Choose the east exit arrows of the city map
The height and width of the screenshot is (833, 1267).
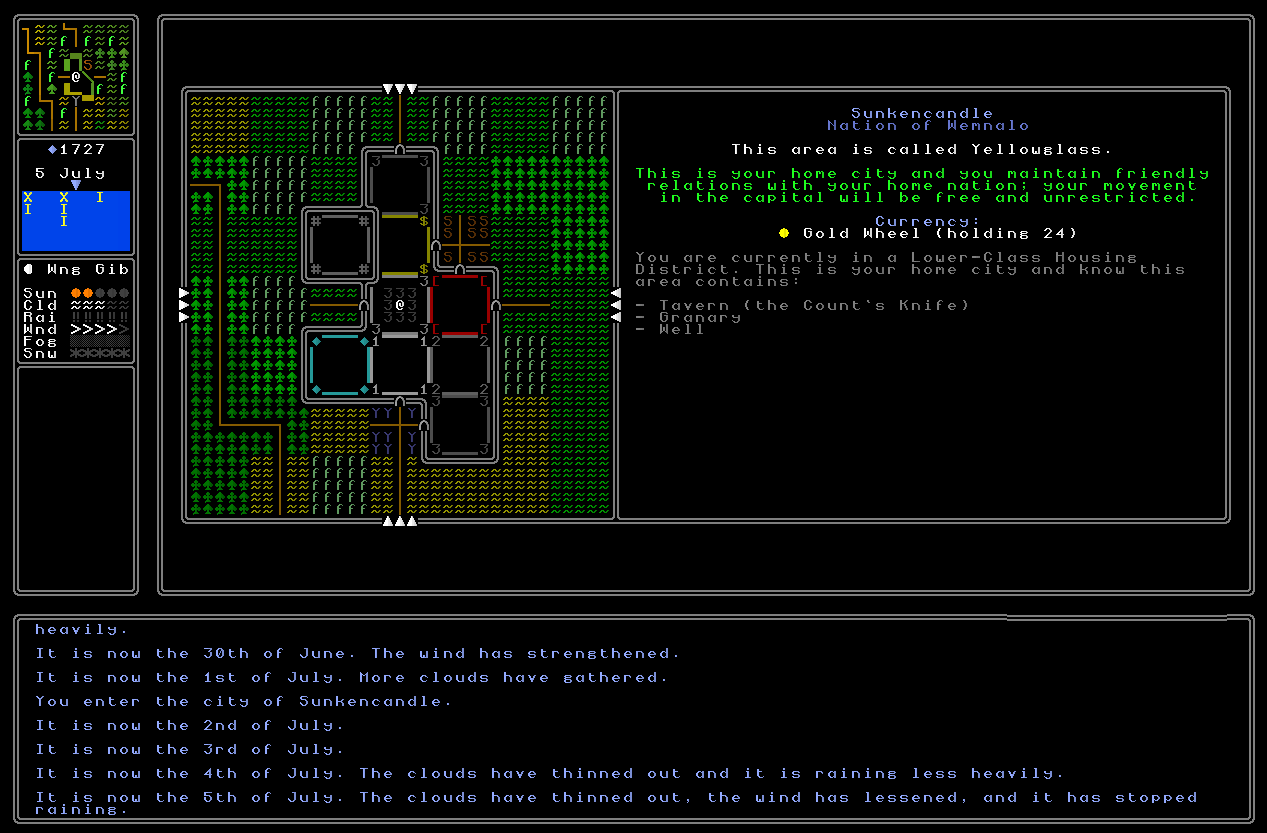(x=615, y=305)
